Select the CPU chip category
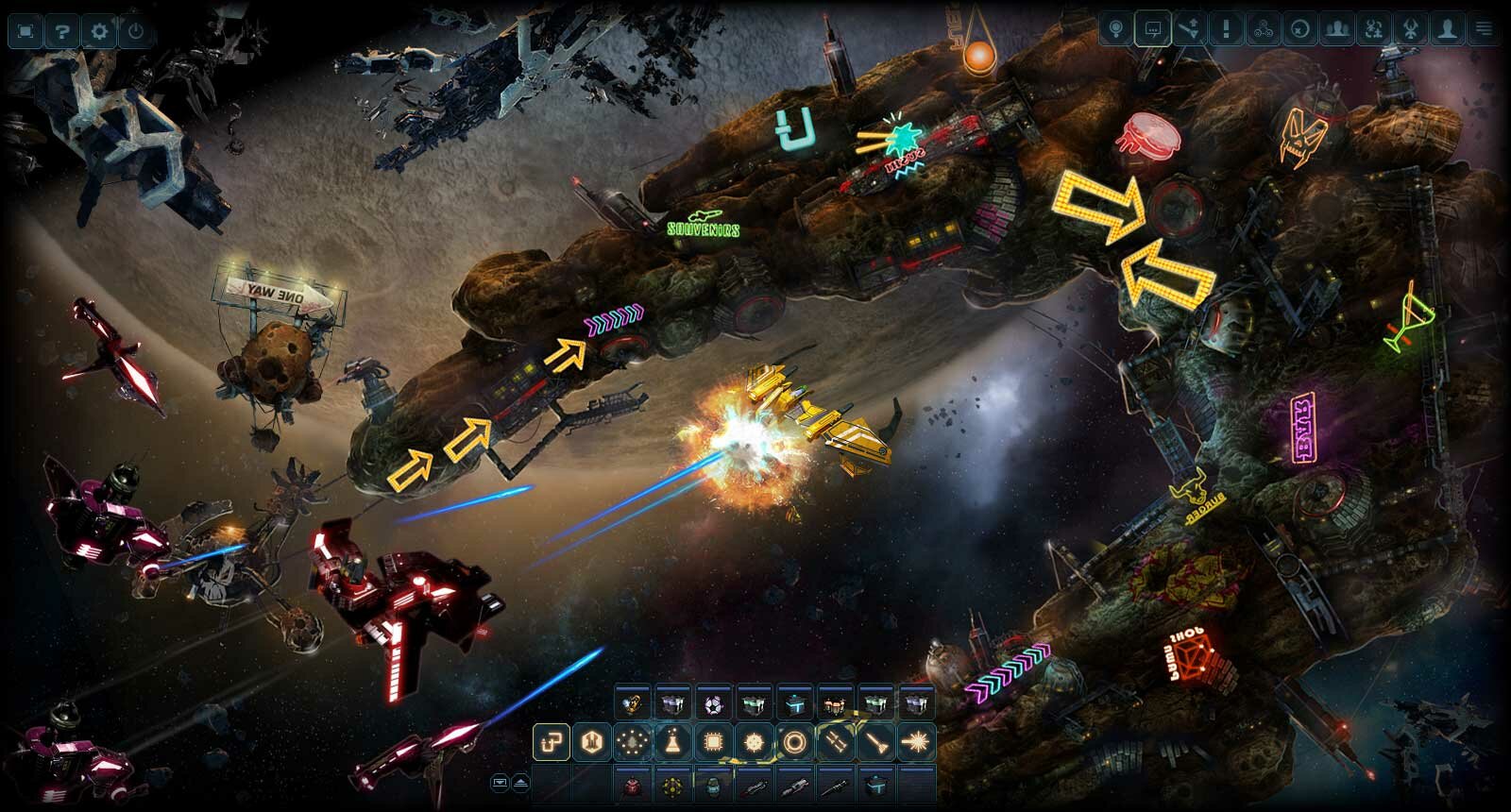This screenshot has height=812, width=1511. click(713, 743)
